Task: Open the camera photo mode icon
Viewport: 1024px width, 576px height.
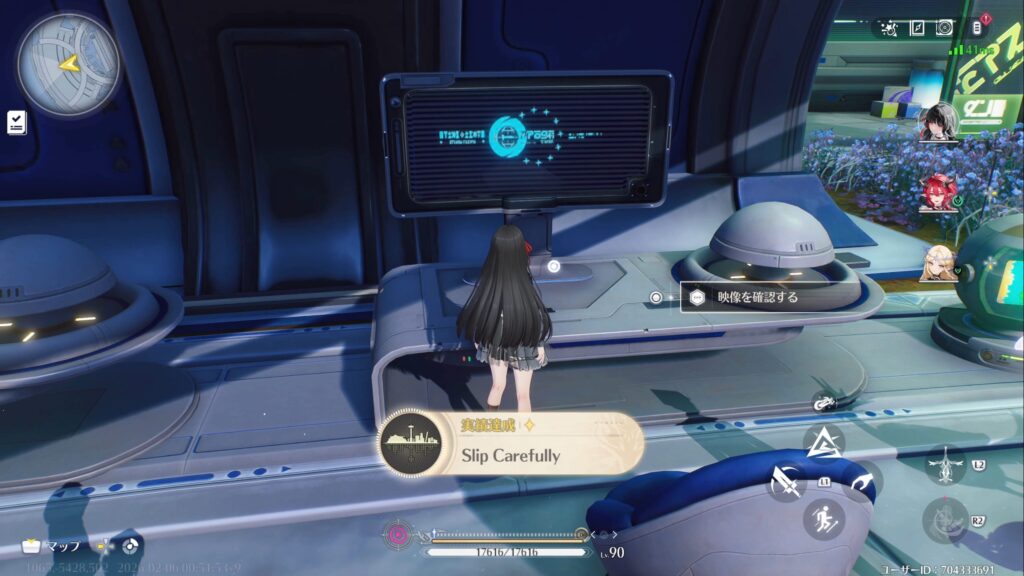Action: (x=945, y=28)
